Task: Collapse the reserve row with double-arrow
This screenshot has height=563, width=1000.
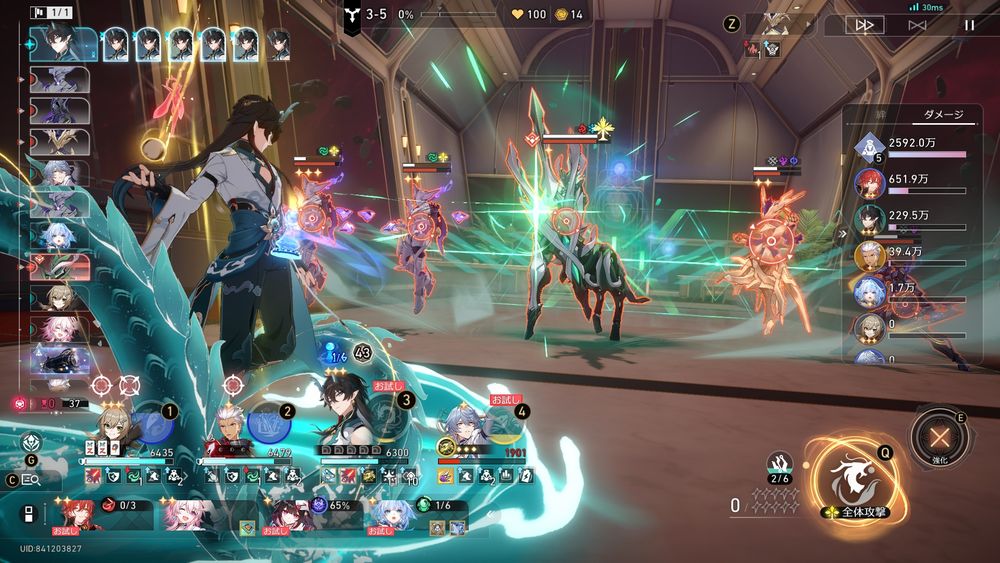Action: click(29, 515)
